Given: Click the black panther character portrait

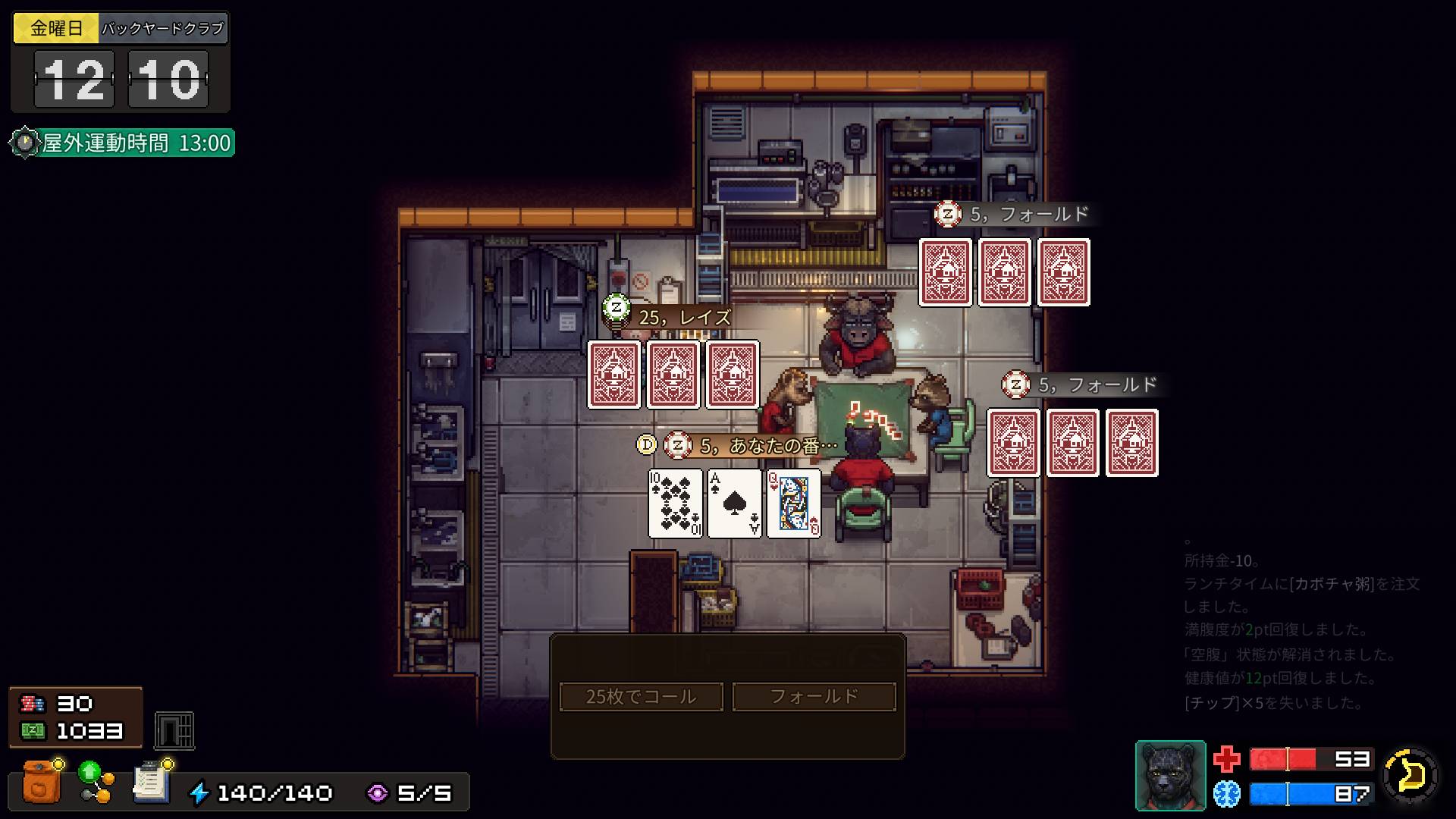Looking at the screenshot, I should click(x=1170, y=775).
